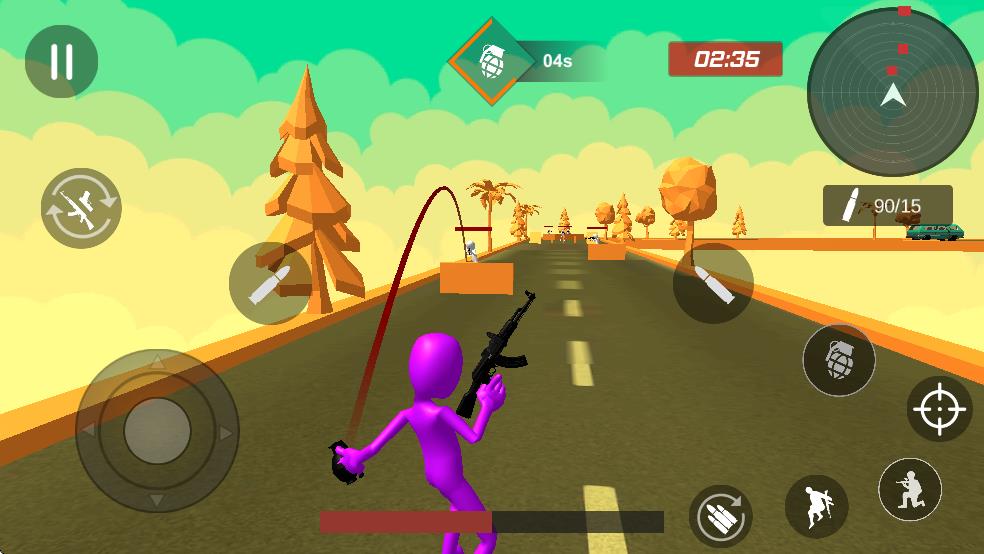
Task: Tap the weapon swap button
Action: [81, 208]
